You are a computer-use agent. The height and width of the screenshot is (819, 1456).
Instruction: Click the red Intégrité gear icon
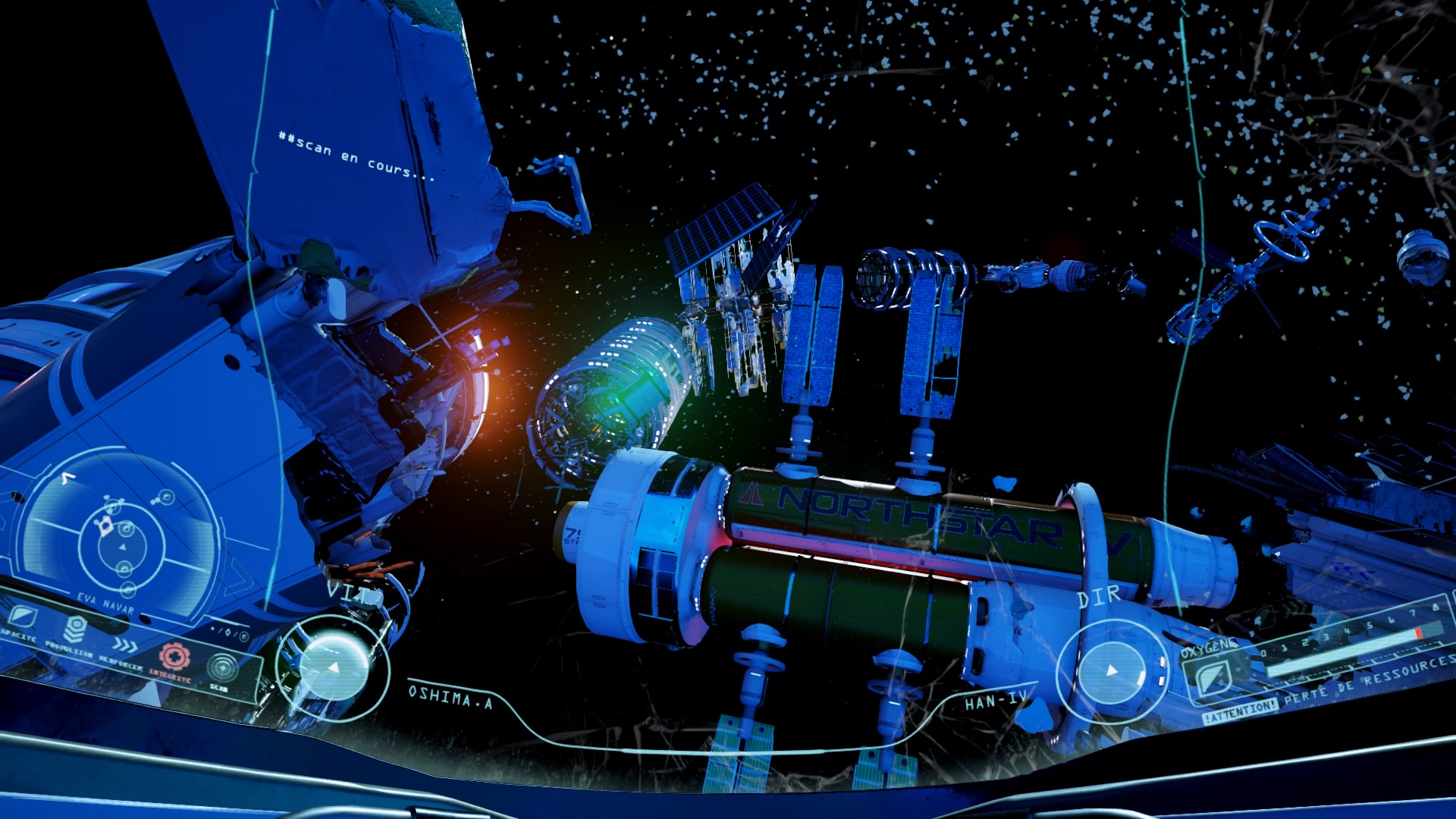tap(174, 656)
